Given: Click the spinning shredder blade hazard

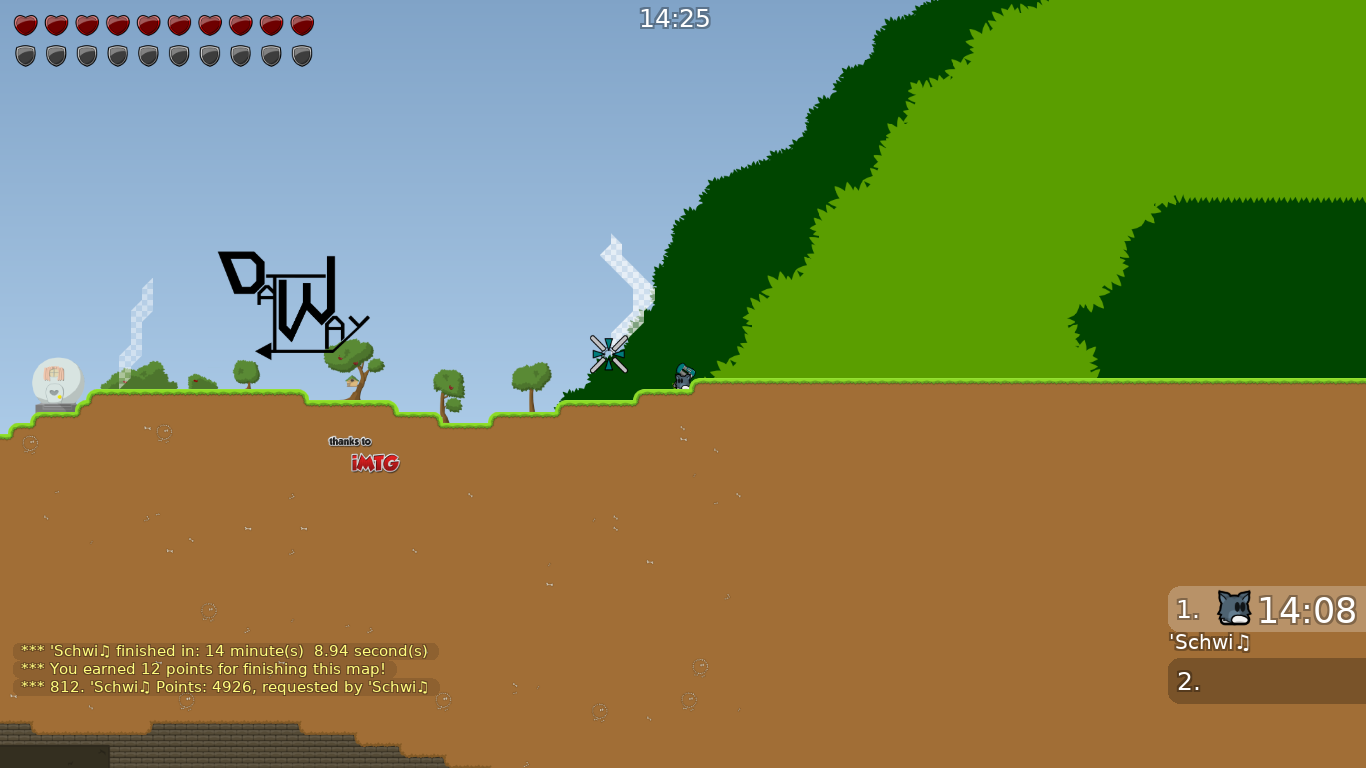Looking at the screenshot, I should pos(609,353).
